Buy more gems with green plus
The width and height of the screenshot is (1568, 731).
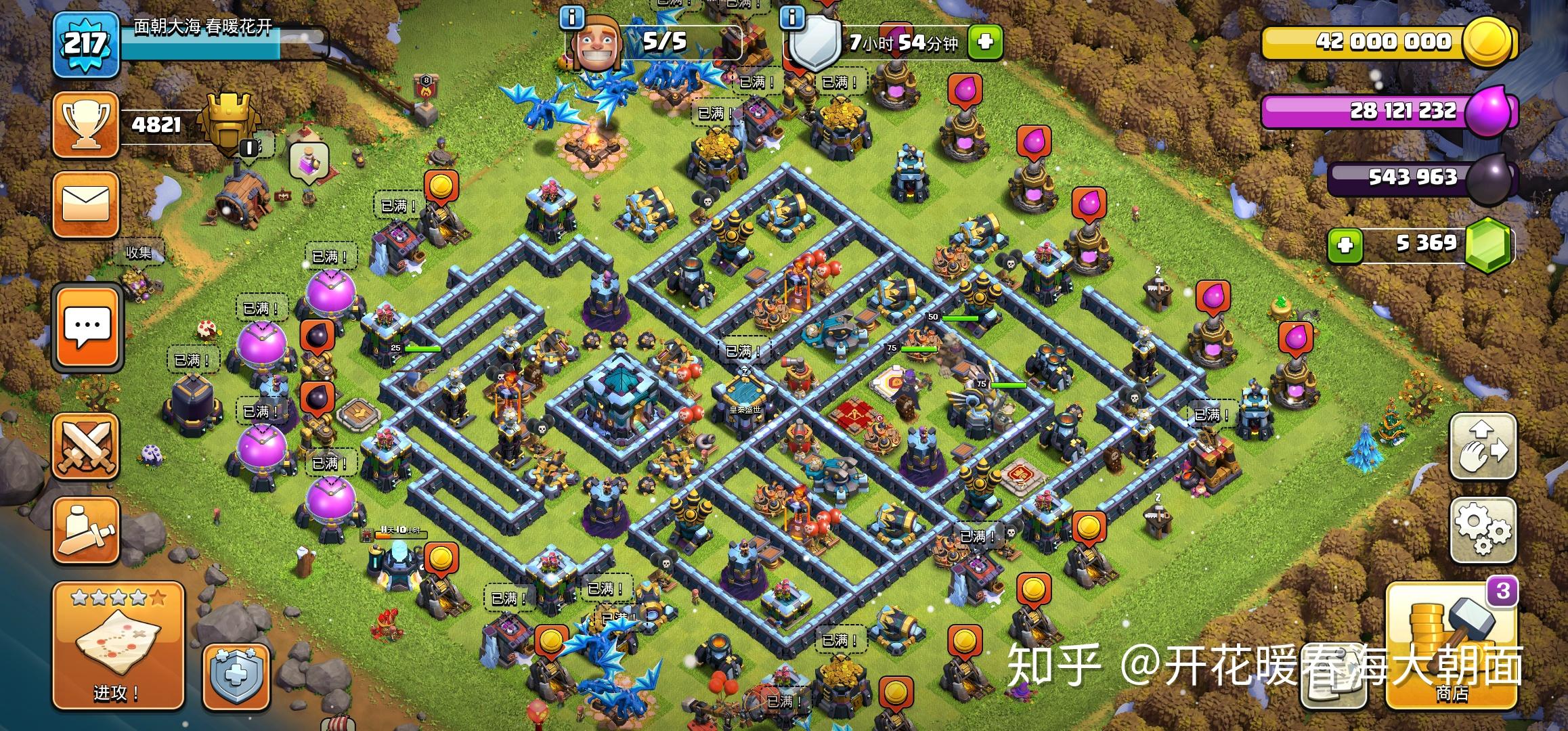pos(1345,244)
